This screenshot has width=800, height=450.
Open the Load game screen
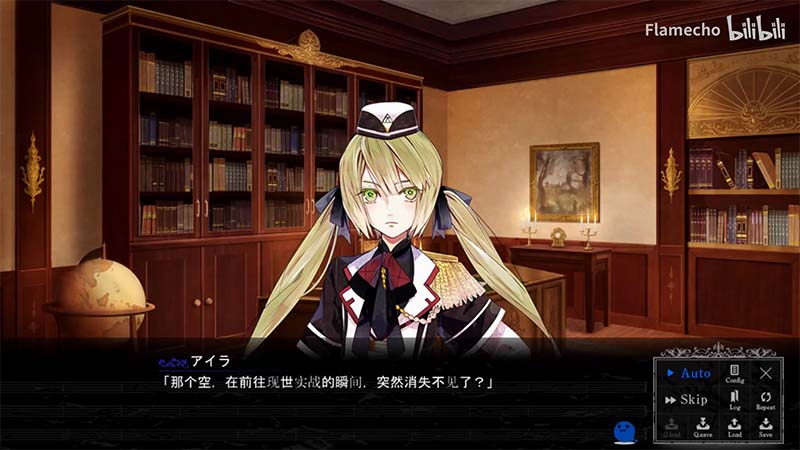click(735, 427)
